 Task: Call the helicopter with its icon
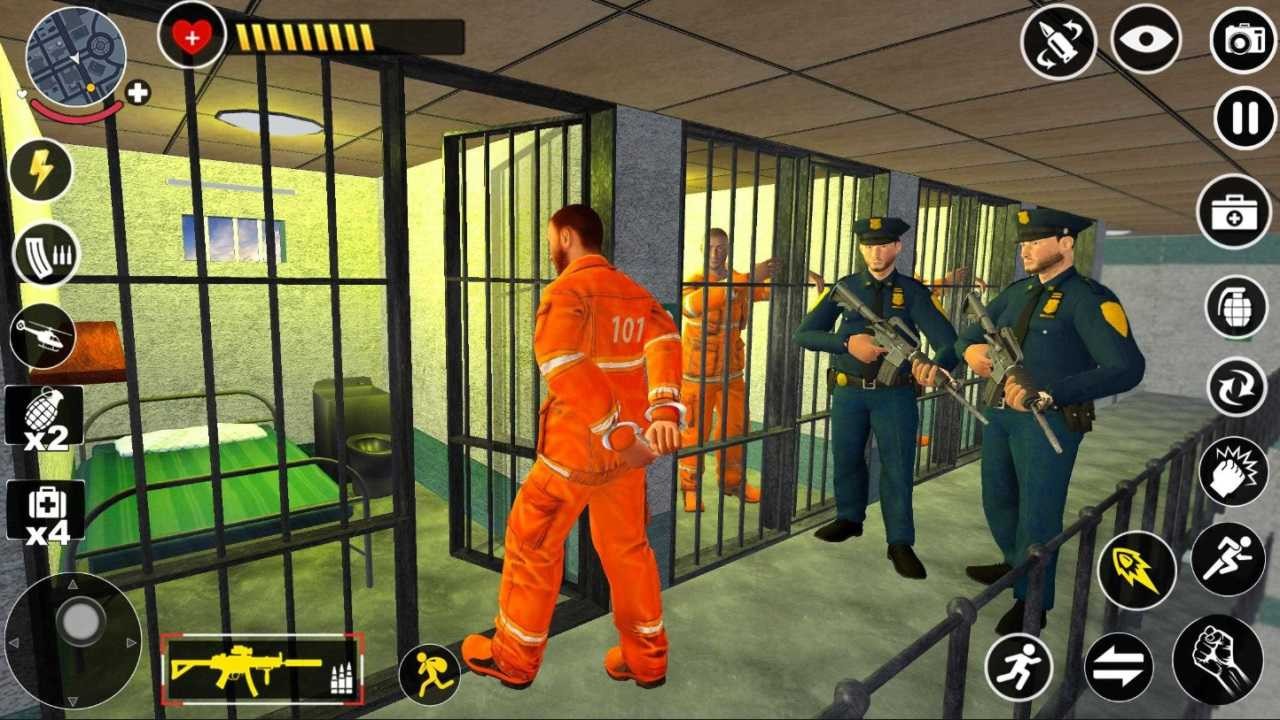43,336
